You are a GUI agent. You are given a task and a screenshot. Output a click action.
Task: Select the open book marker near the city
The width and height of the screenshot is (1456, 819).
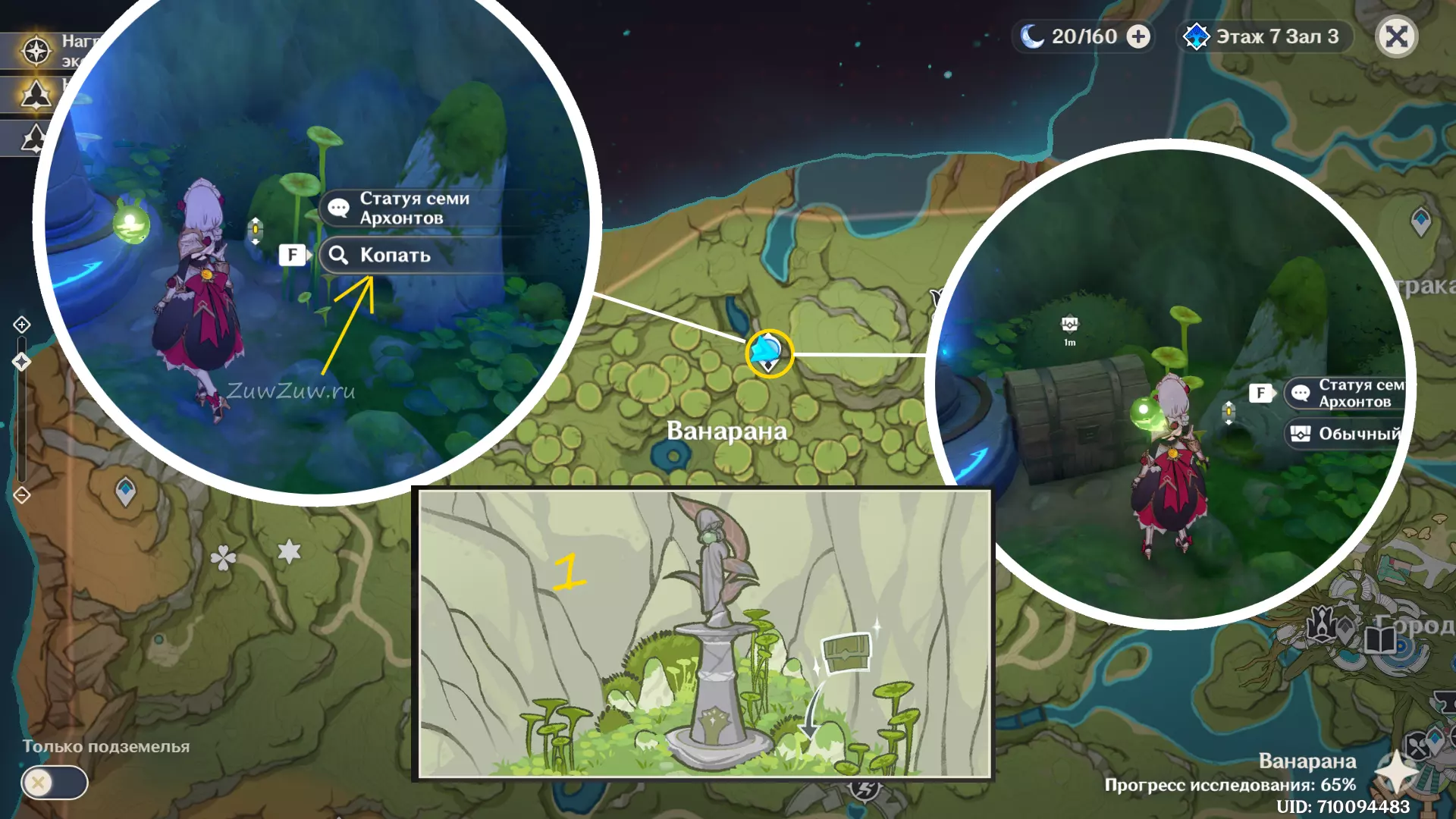pyautogui.click(x=1380, y=639)
